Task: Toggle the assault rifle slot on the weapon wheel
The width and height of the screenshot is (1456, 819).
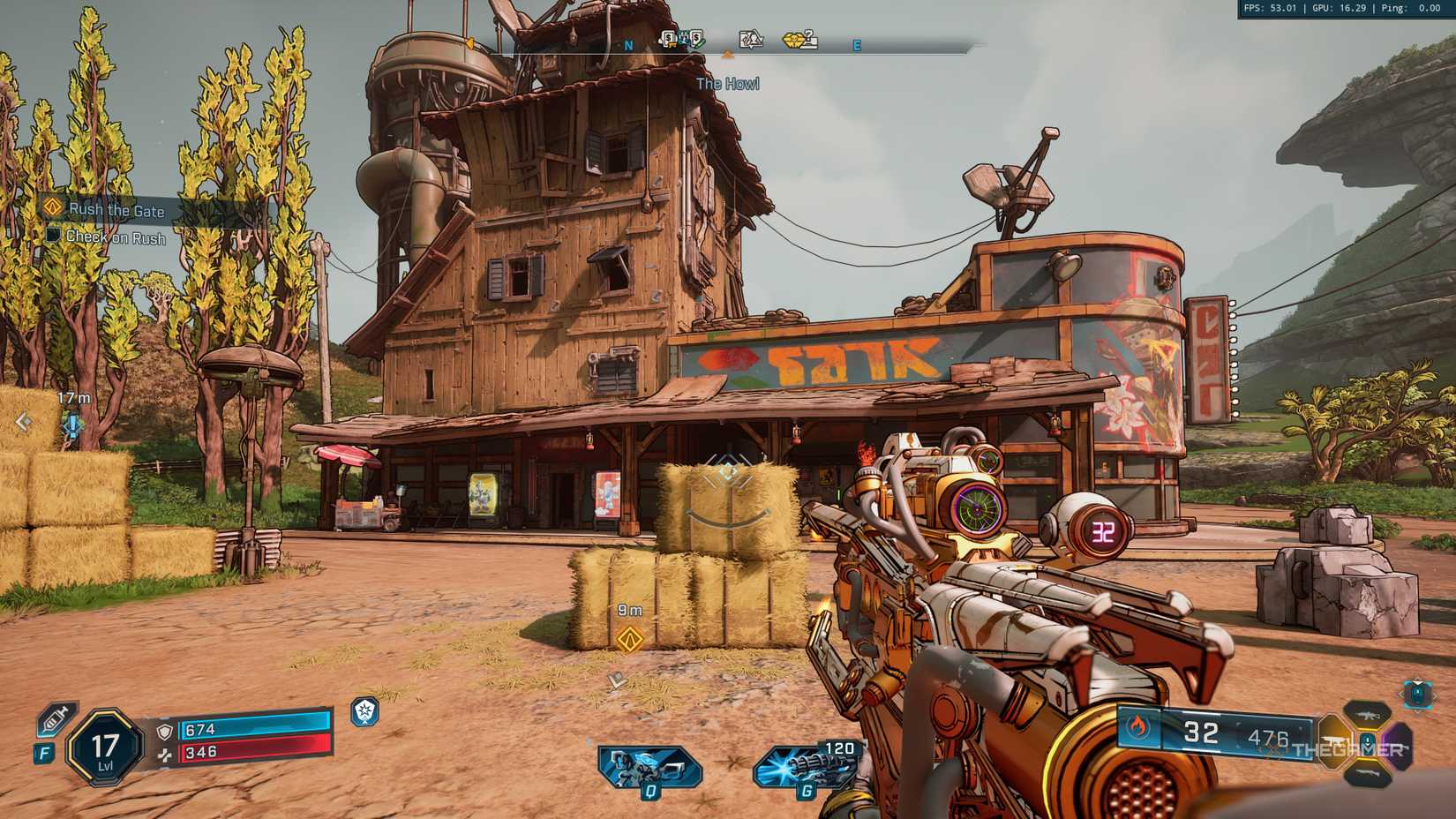Action: pos(1367,716)
